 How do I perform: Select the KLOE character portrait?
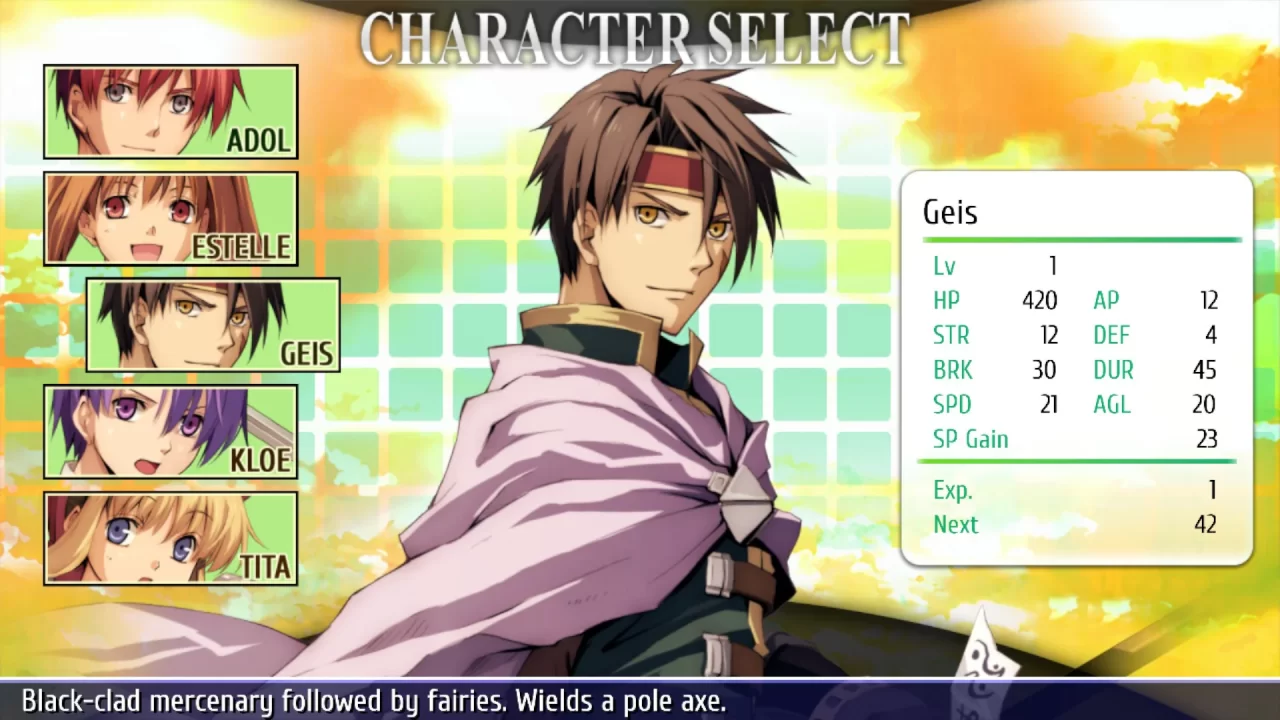[170, 432]
